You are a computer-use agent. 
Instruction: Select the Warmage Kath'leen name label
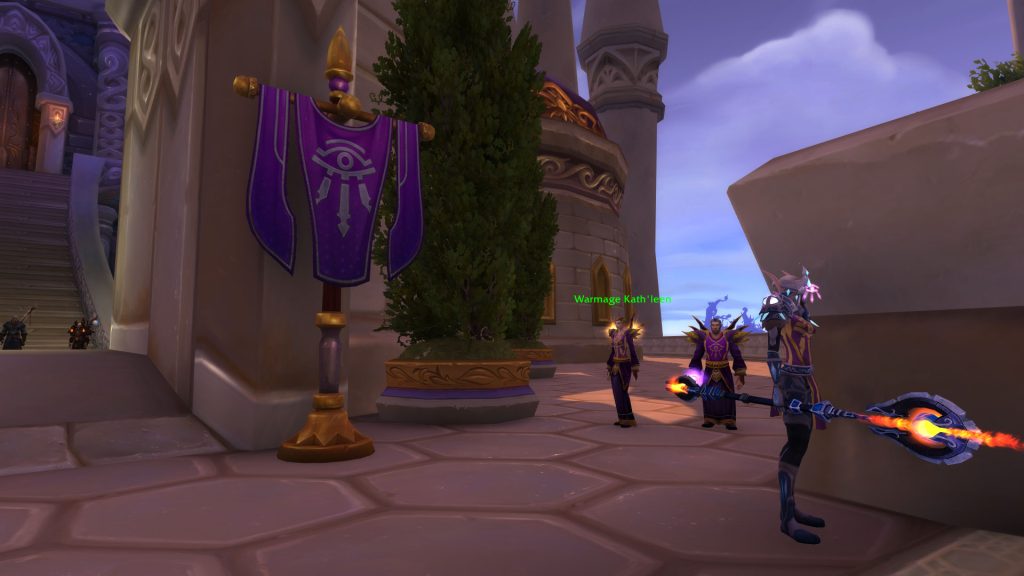pos(622,299)
